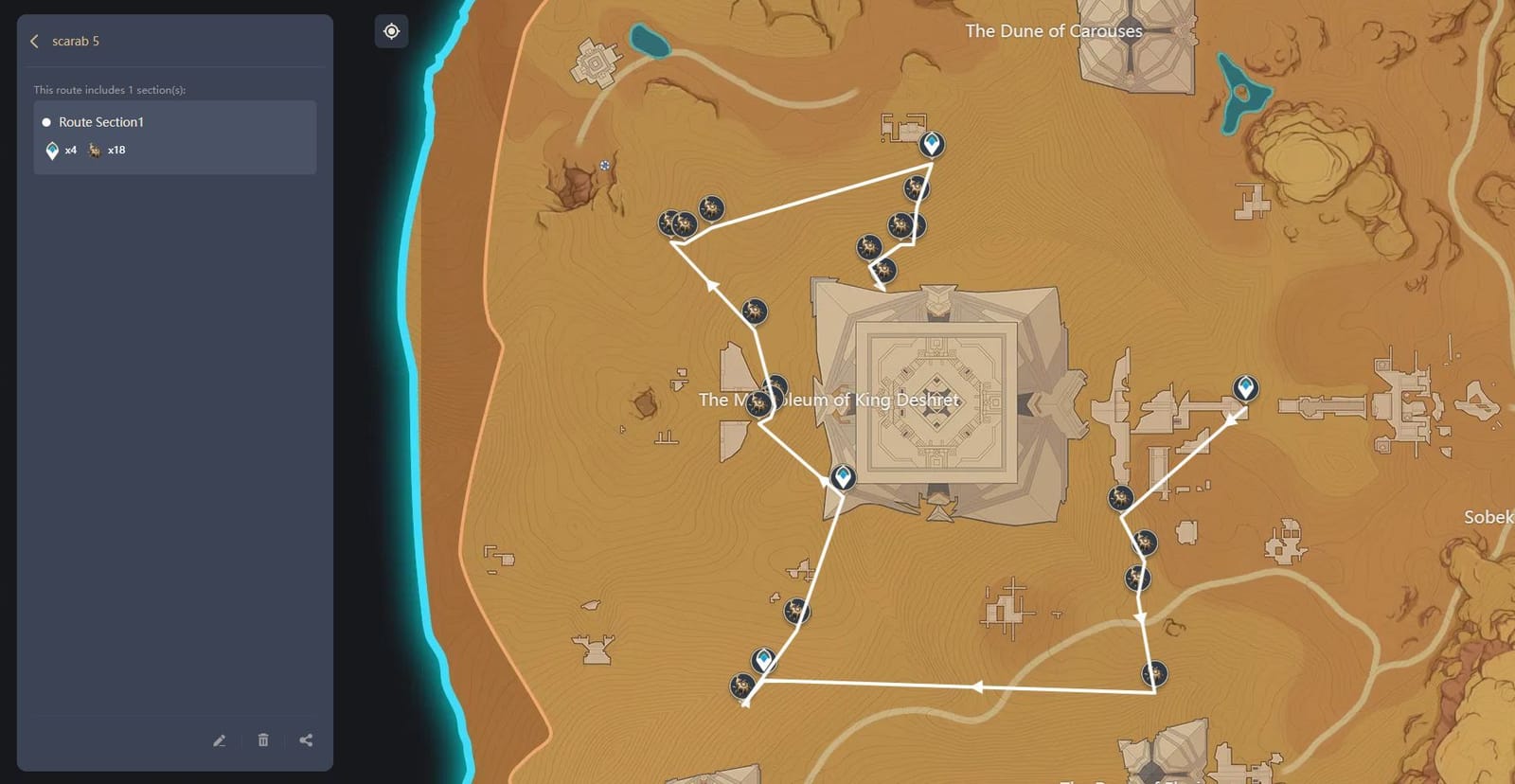Recenter the map using the crosshair locate icon
Screen dimensions: 1515x784
click(391, 31)
